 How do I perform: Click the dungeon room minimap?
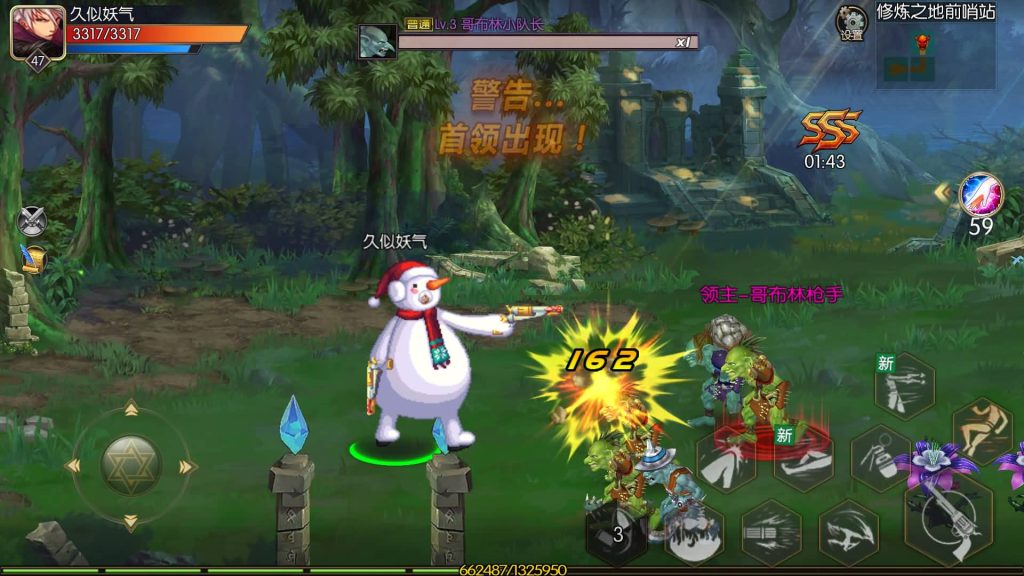(936, 56)
